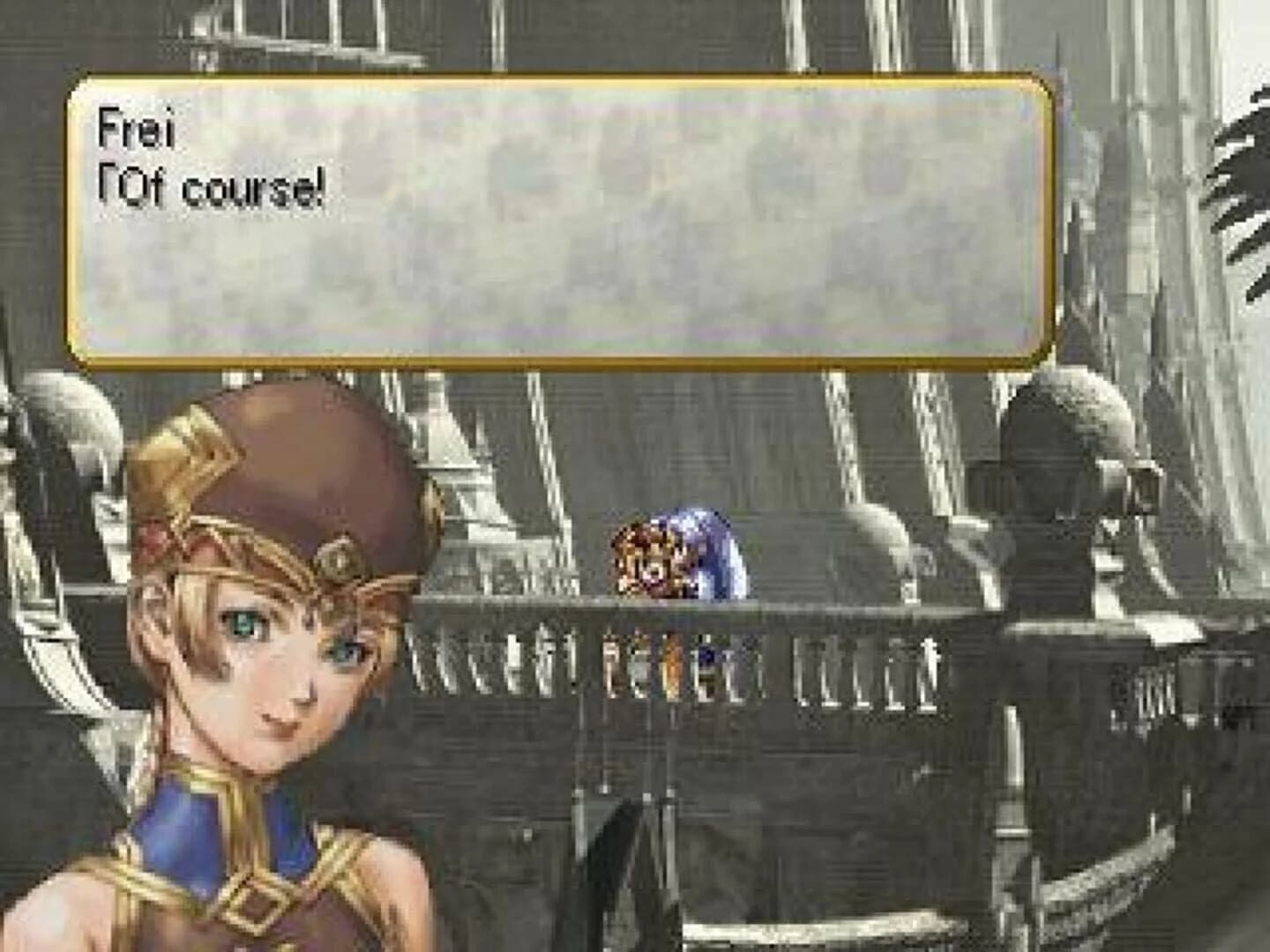This screenshot has height=952, width=1270.
Task: Click the exclamation mark after course
Action: pyautogui.click(x=319, y=185)
